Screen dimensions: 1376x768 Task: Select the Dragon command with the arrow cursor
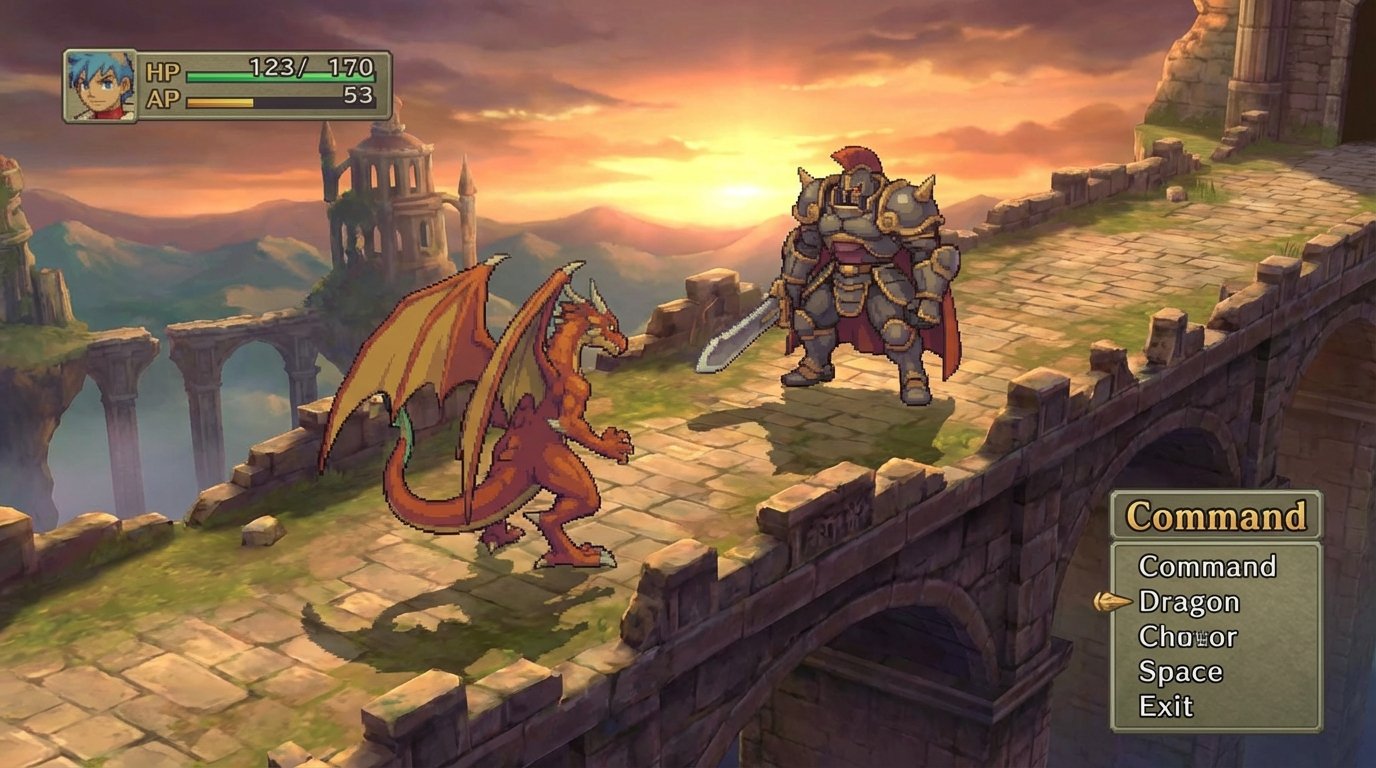(1191, 602)
